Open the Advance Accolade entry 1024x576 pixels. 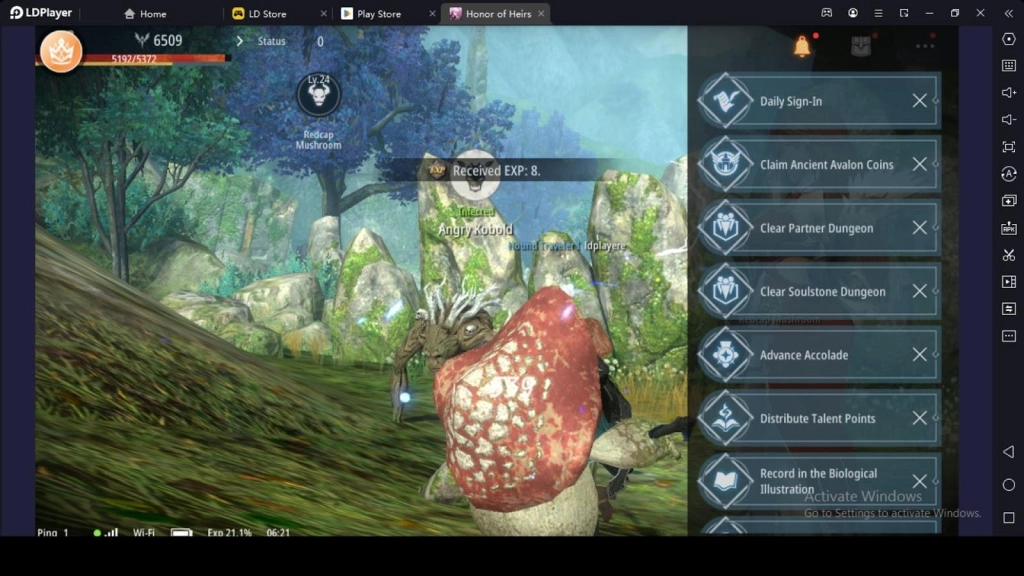tap(803, 355)
